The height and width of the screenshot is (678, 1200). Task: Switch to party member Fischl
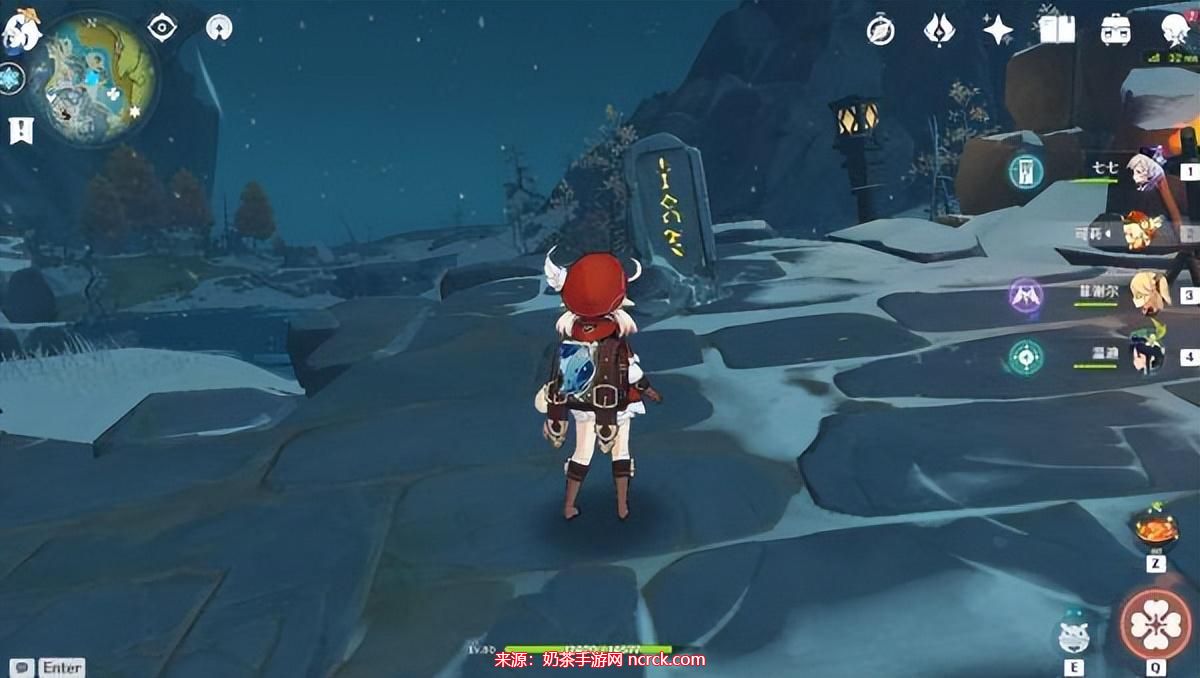click(1145, 293)
